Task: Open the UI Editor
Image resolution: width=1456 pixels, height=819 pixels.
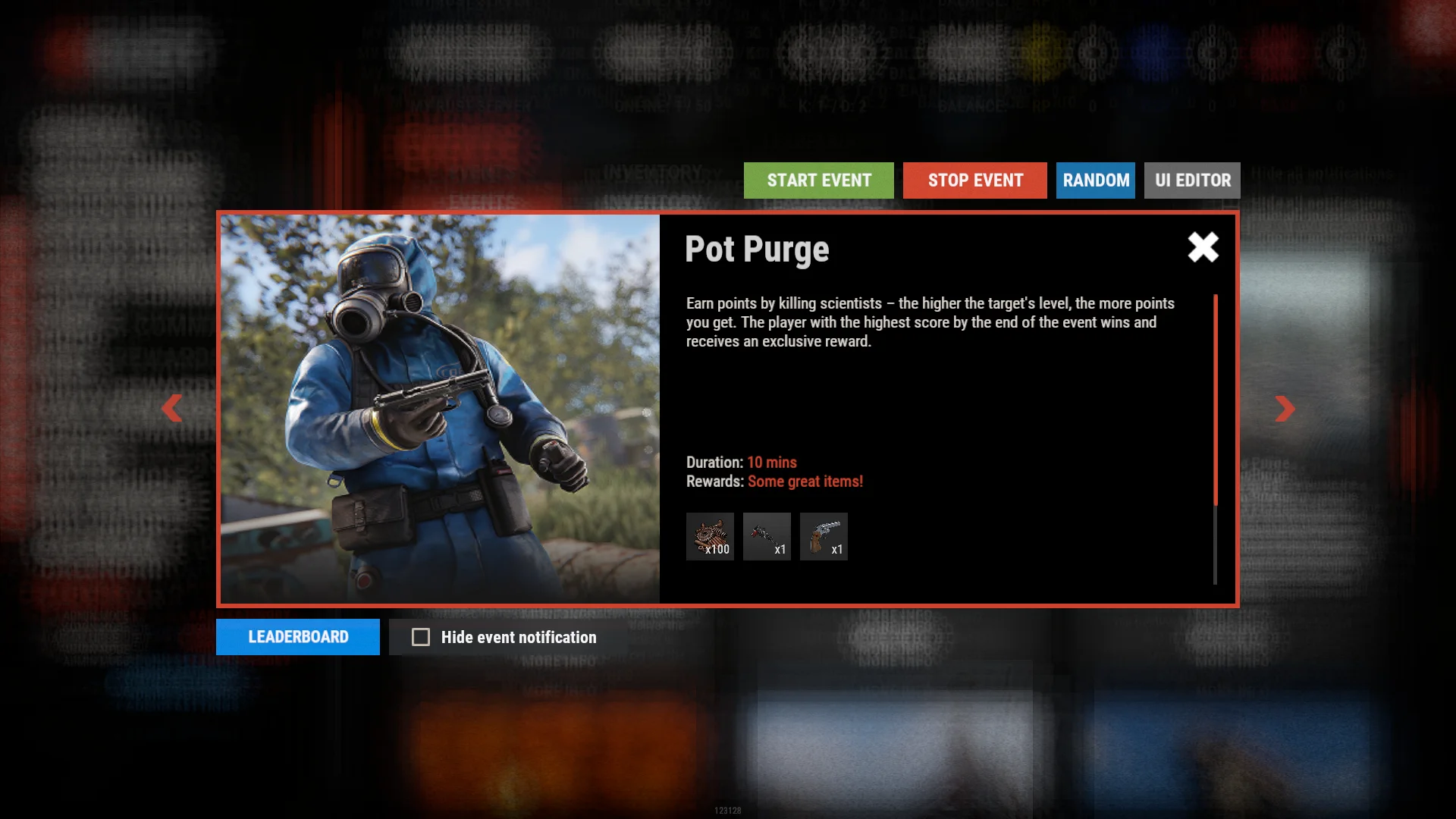Action: point(1192,180)
